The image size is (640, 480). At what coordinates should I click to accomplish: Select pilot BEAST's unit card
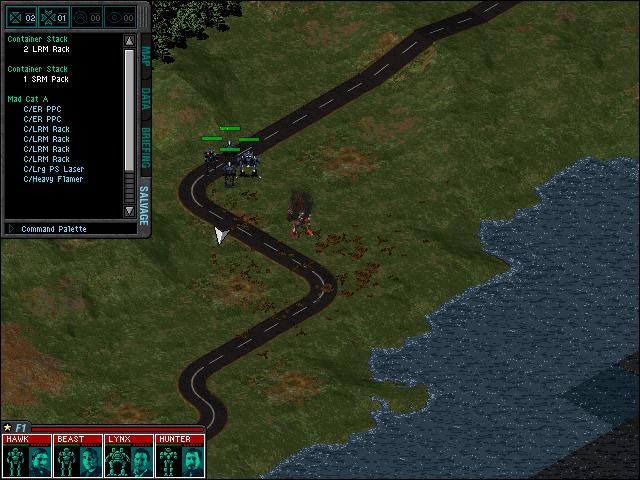(x=78, y=456)
